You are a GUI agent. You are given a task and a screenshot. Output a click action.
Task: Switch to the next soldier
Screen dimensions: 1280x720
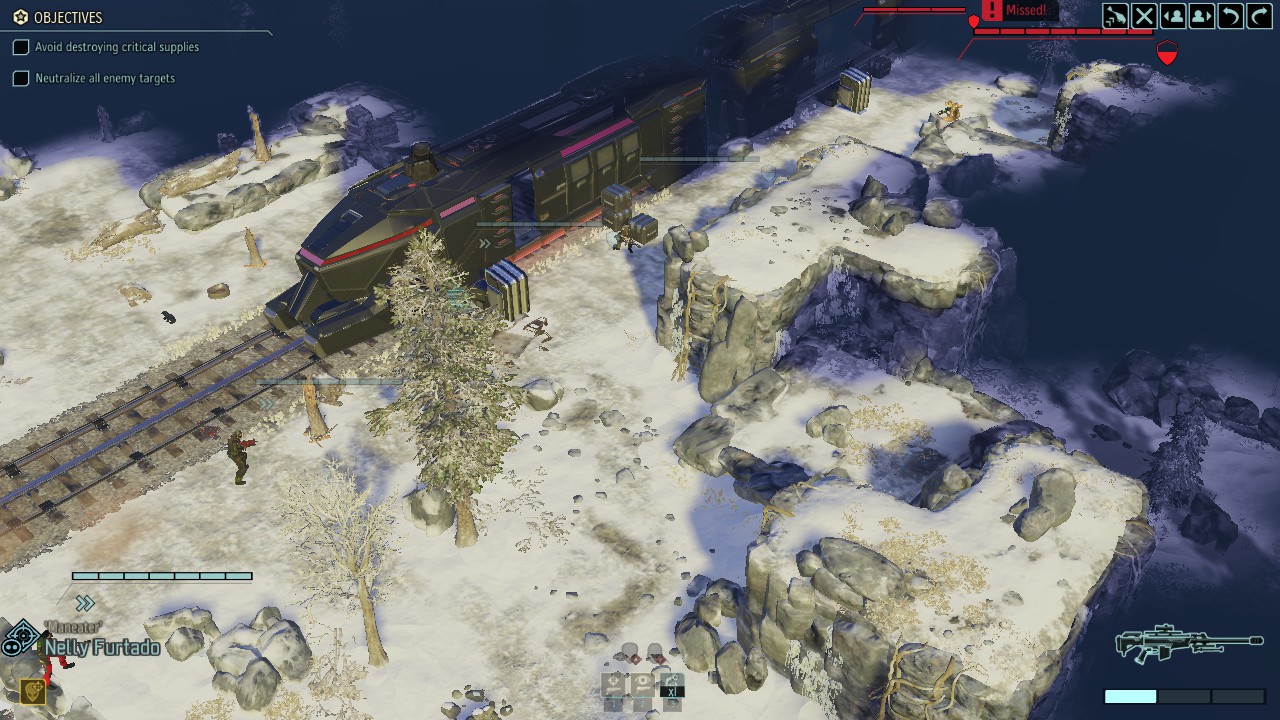click(1202, 16)
